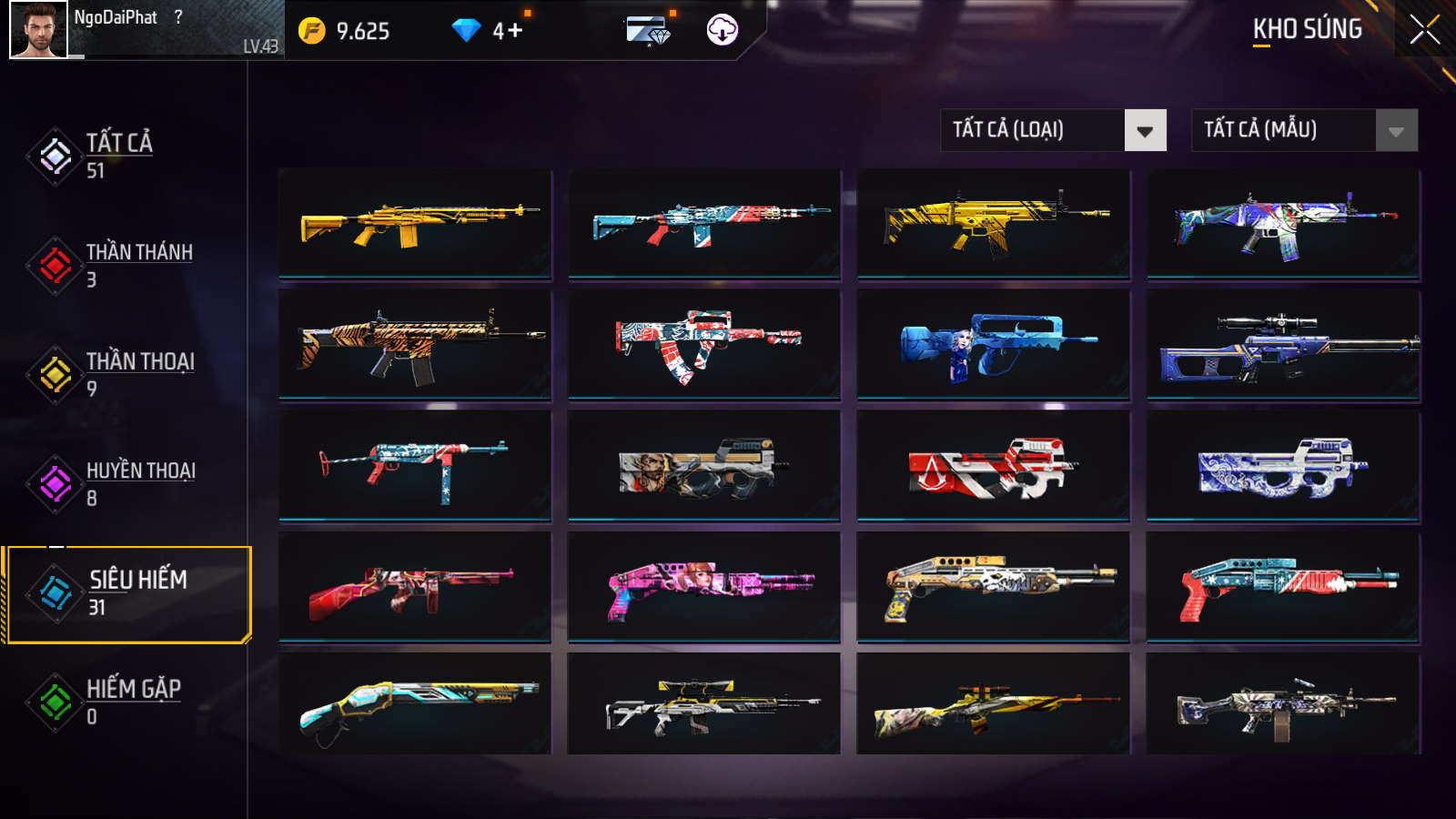Select the blue scoped sniper rifle skin
The image size is (1456, 819).
click(1283, 345)
